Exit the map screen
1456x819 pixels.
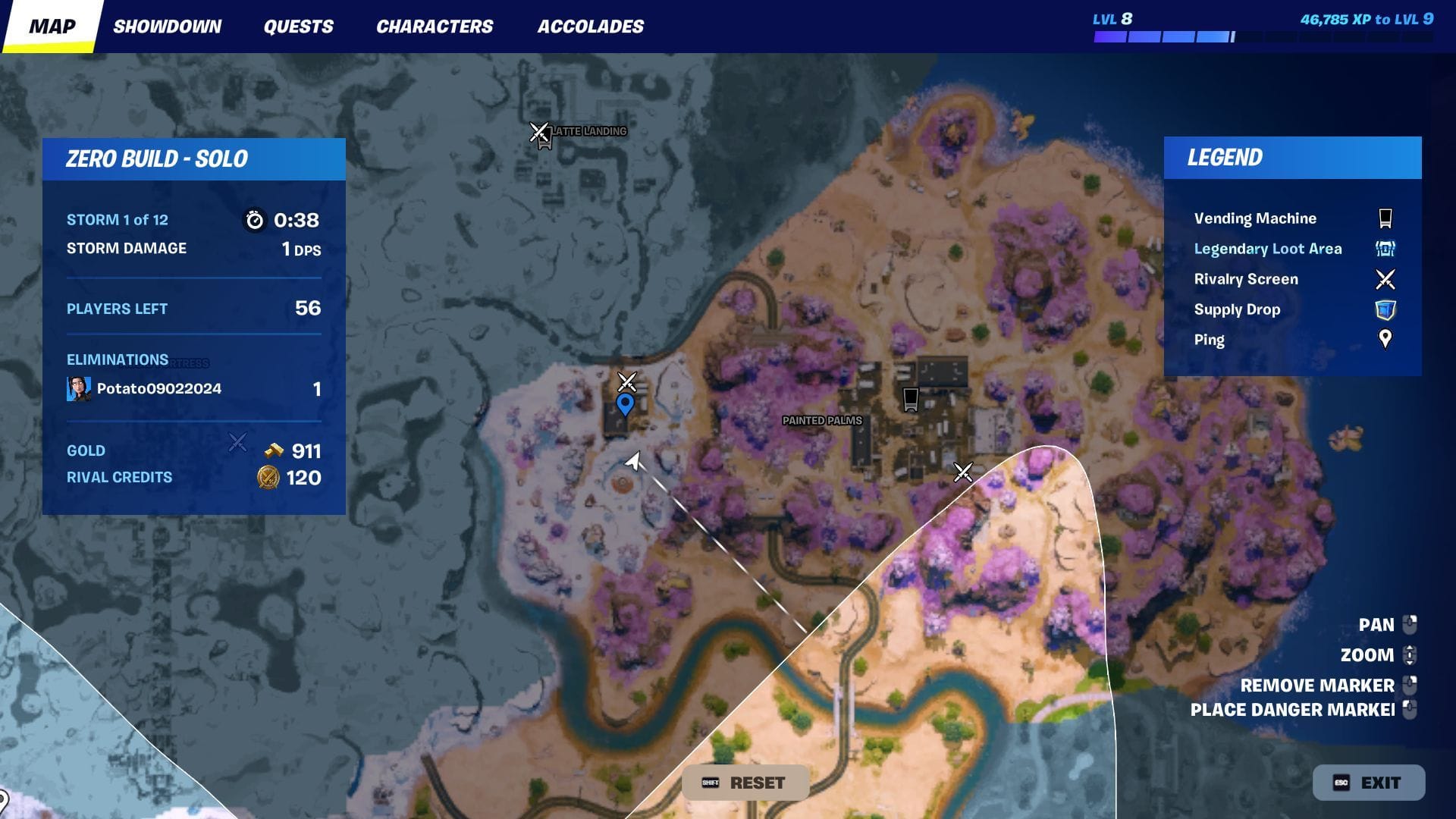pos(1368,783)
